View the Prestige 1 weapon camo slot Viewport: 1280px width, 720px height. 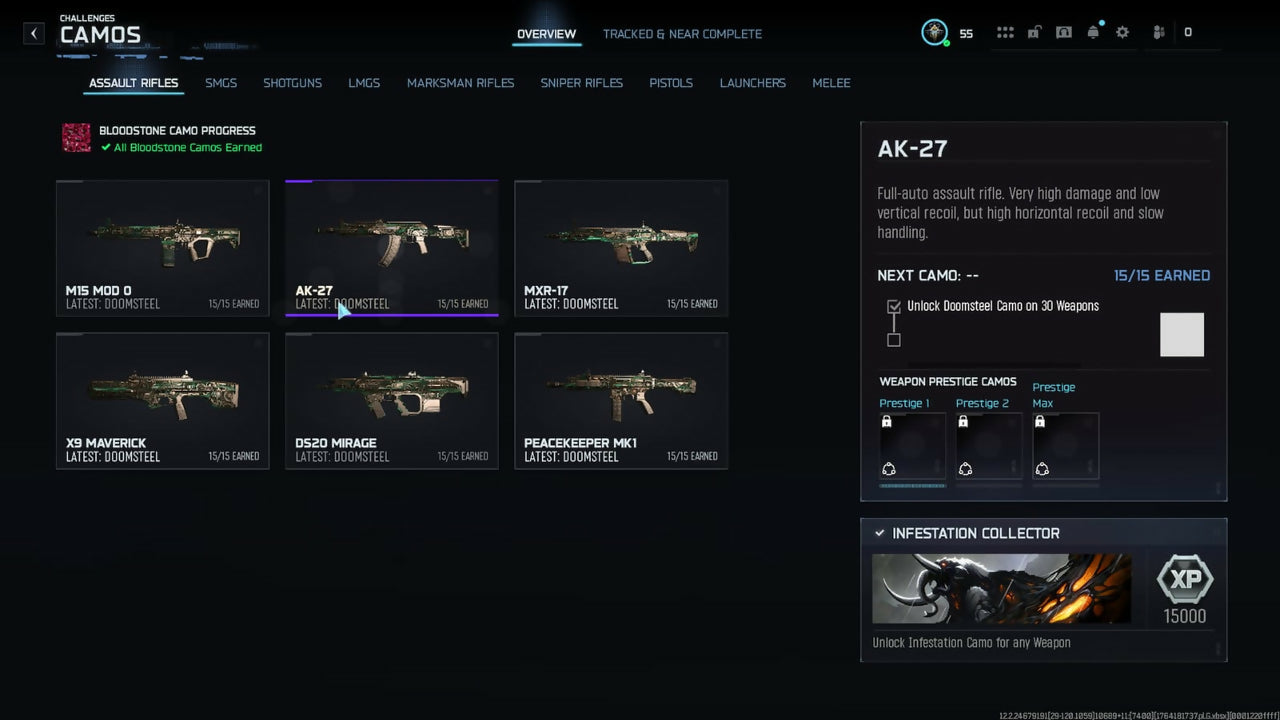tap(912, 446)
